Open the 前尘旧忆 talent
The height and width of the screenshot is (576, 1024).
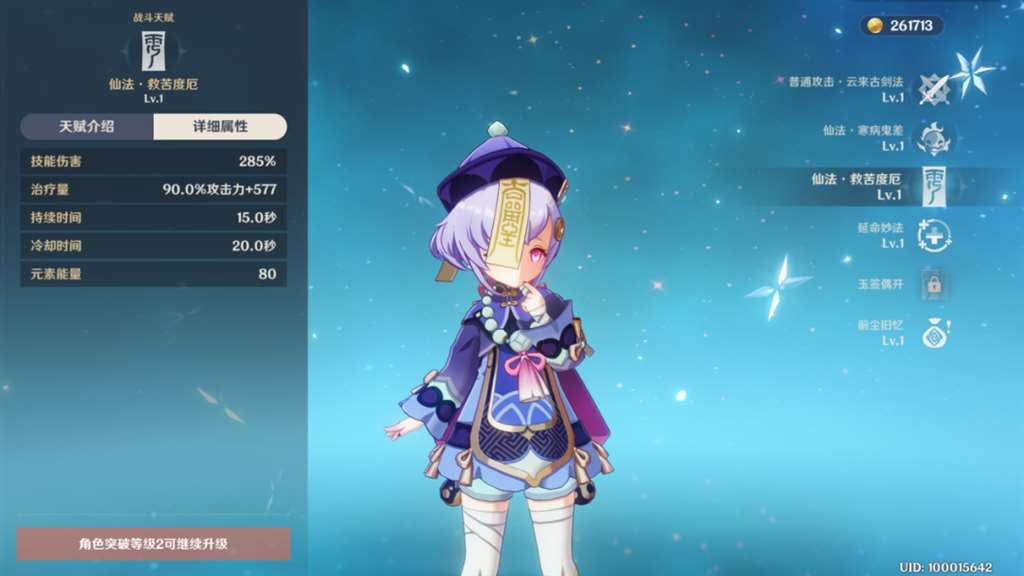(x=934, y=333)
